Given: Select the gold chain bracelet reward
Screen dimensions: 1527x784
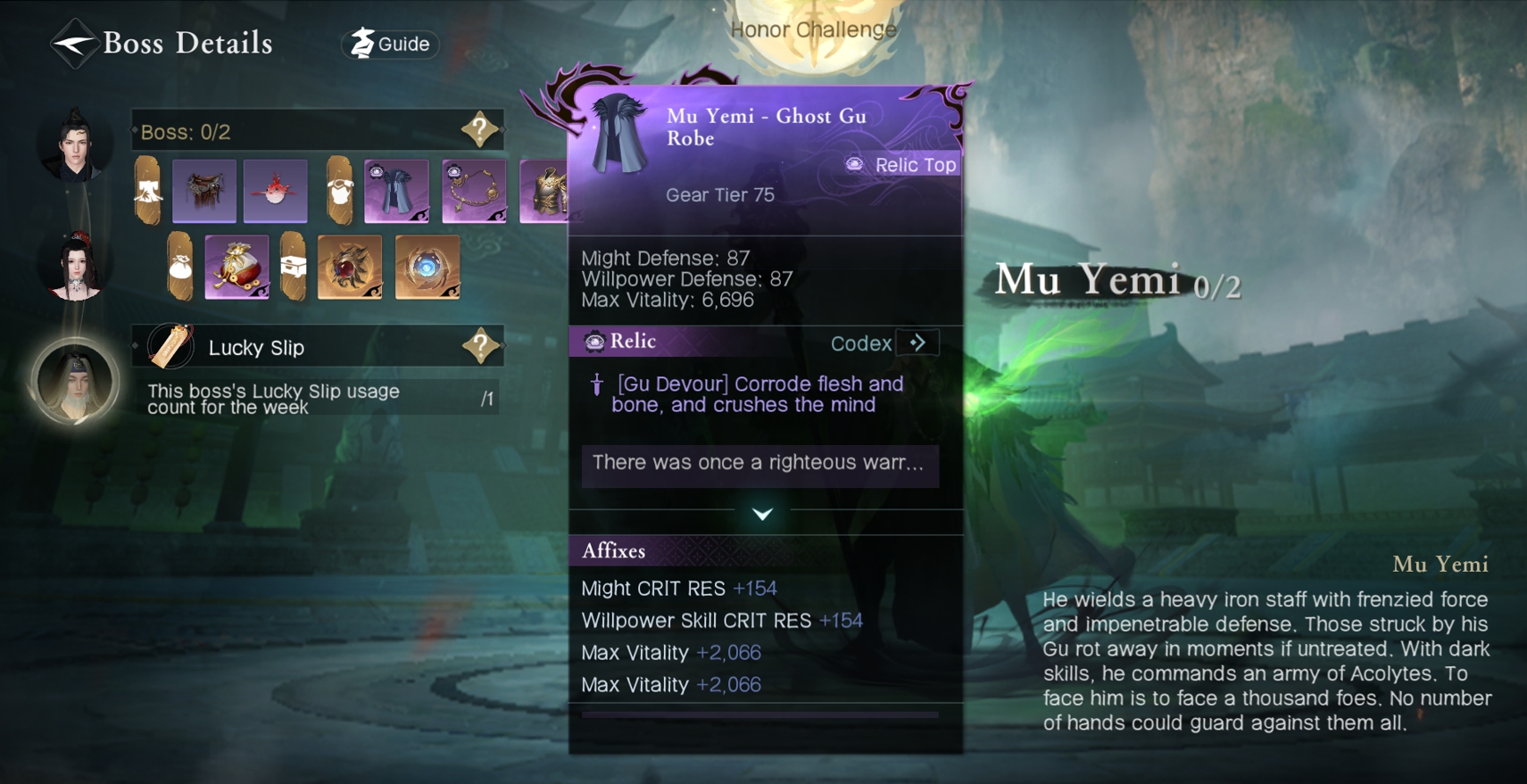Looking at the screenshot, I should pos(474,190).
